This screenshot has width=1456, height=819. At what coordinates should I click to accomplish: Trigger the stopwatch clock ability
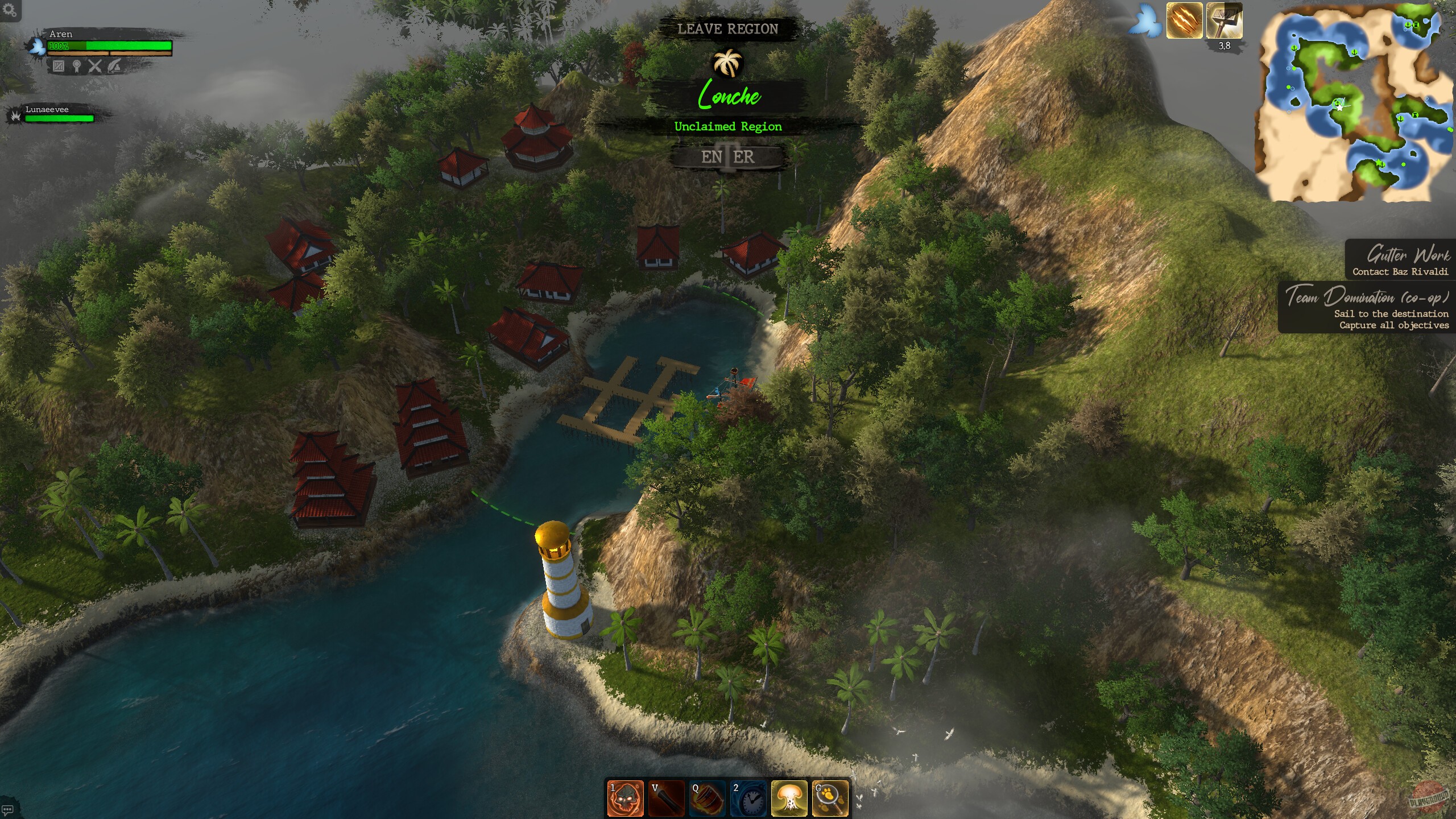pyautogui.click(x=748, y=798)
